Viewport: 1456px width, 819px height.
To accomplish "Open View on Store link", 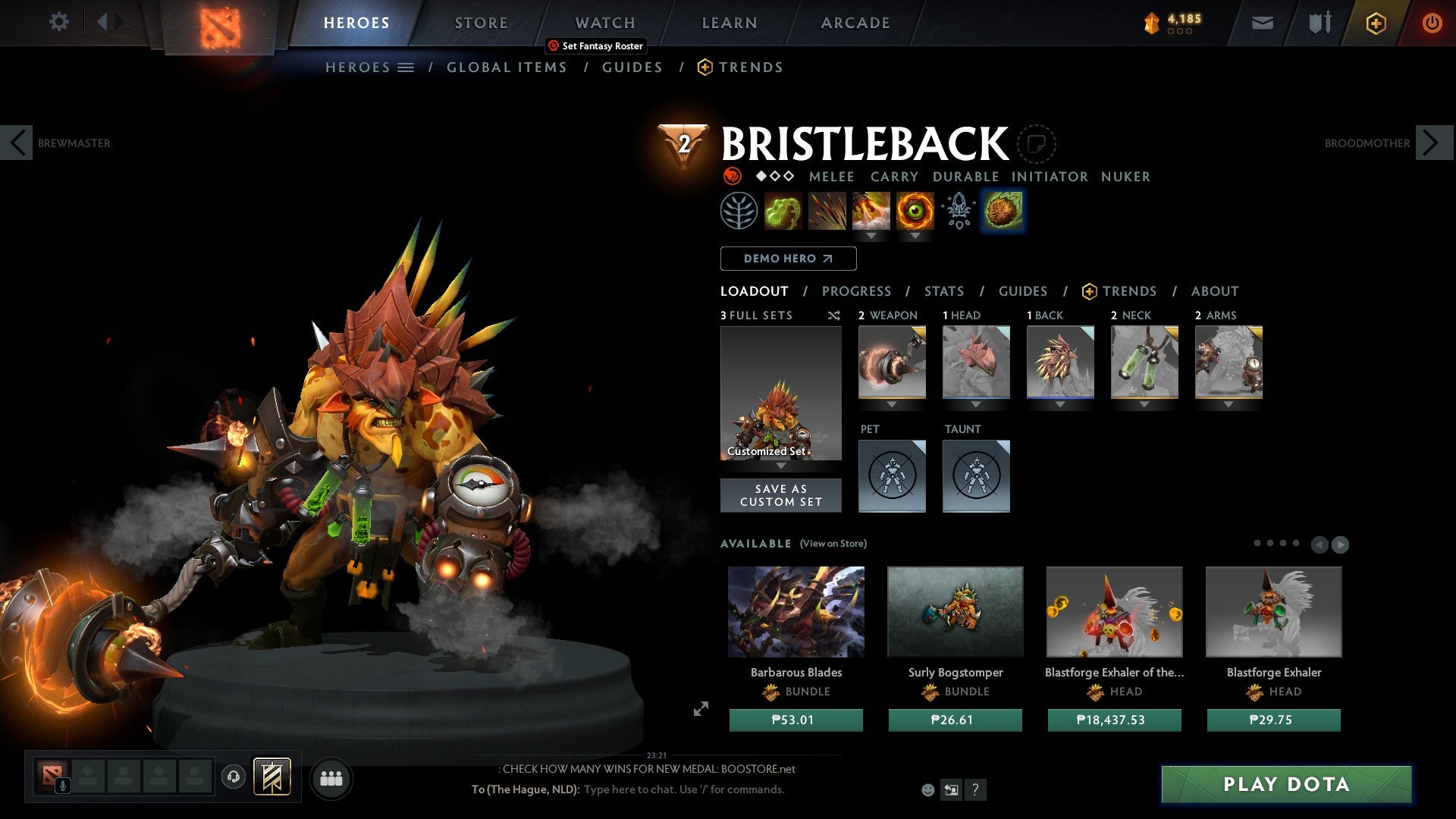I will 833,544.
